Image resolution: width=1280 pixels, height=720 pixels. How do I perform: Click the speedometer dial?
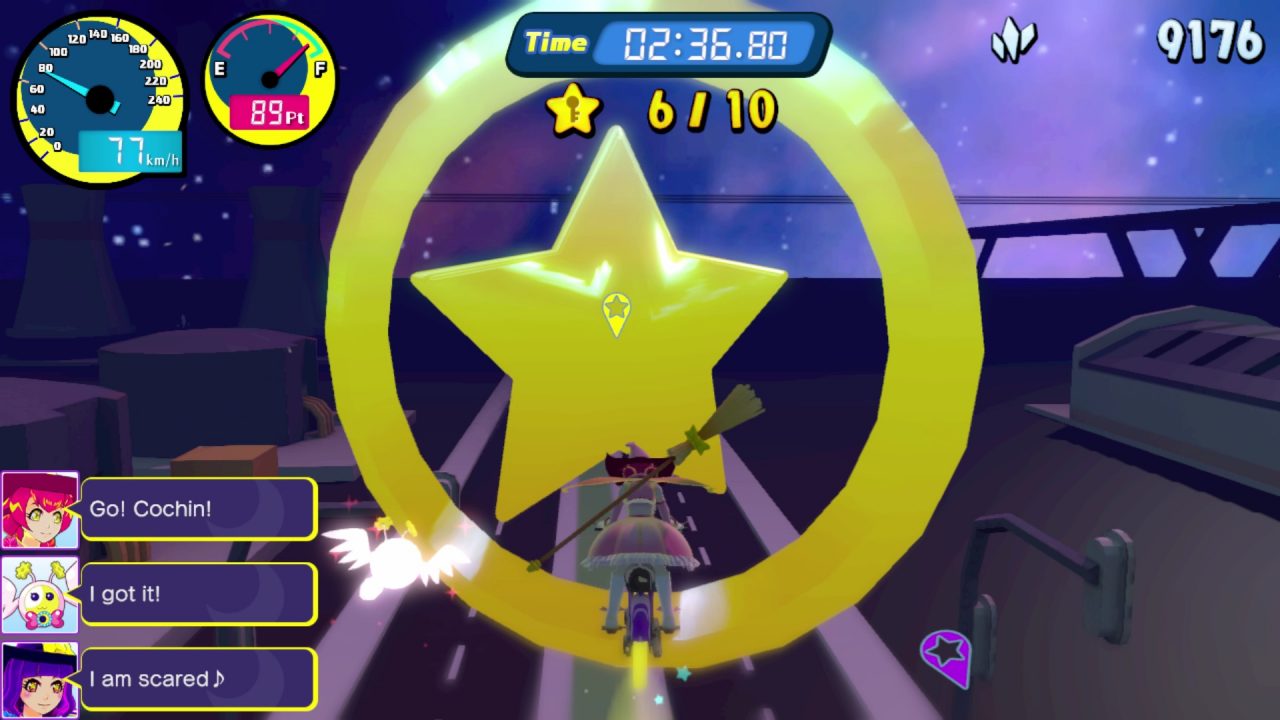(99, 99)
